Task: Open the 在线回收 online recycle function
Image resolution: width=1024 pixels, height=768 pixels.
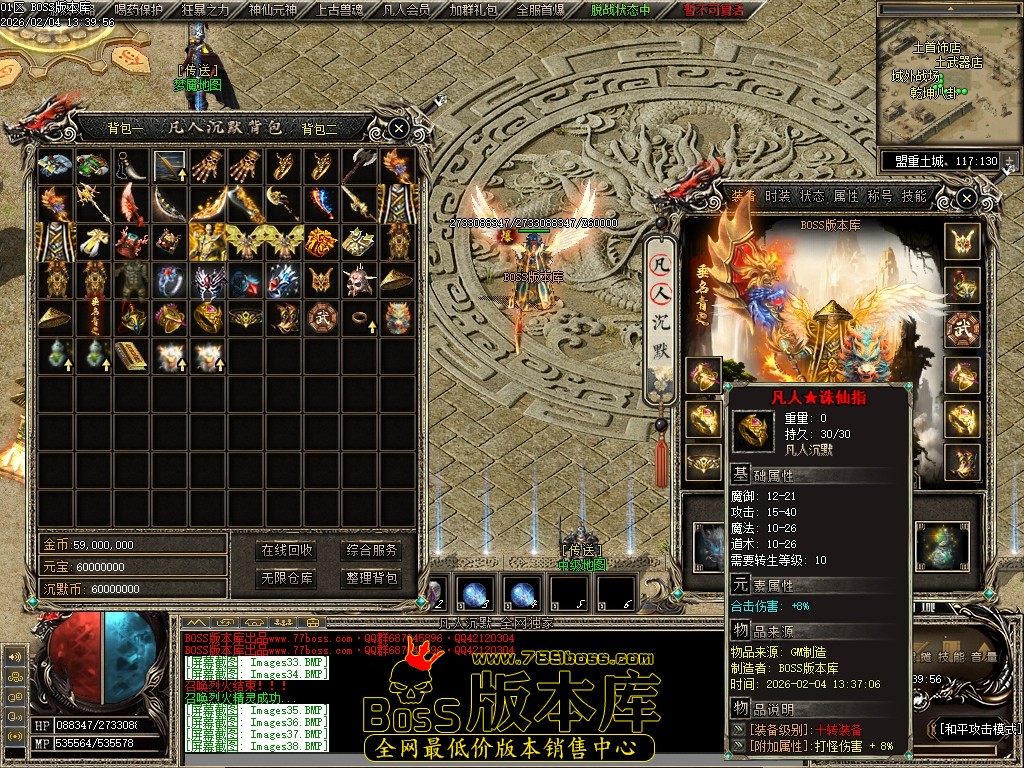Action: point(287,550)
